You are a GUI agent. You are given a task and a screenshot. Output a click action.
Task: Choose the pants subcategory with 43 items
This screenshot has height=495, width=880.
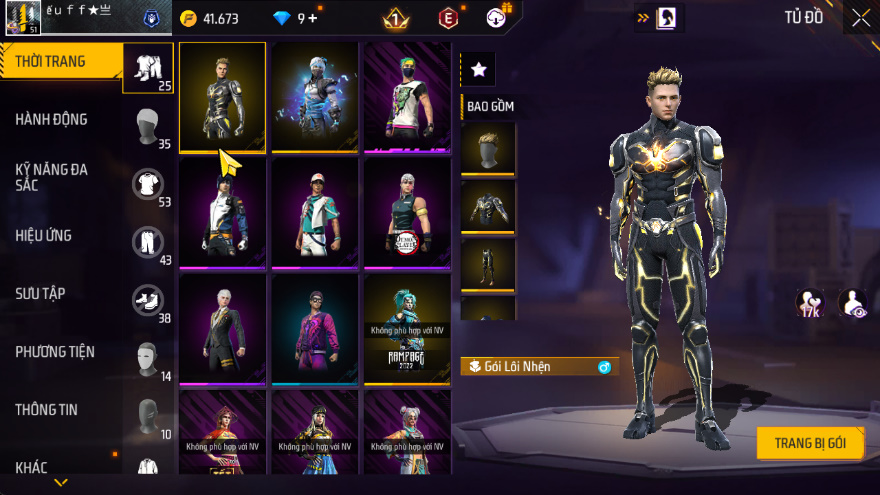(x=148, y=242)
